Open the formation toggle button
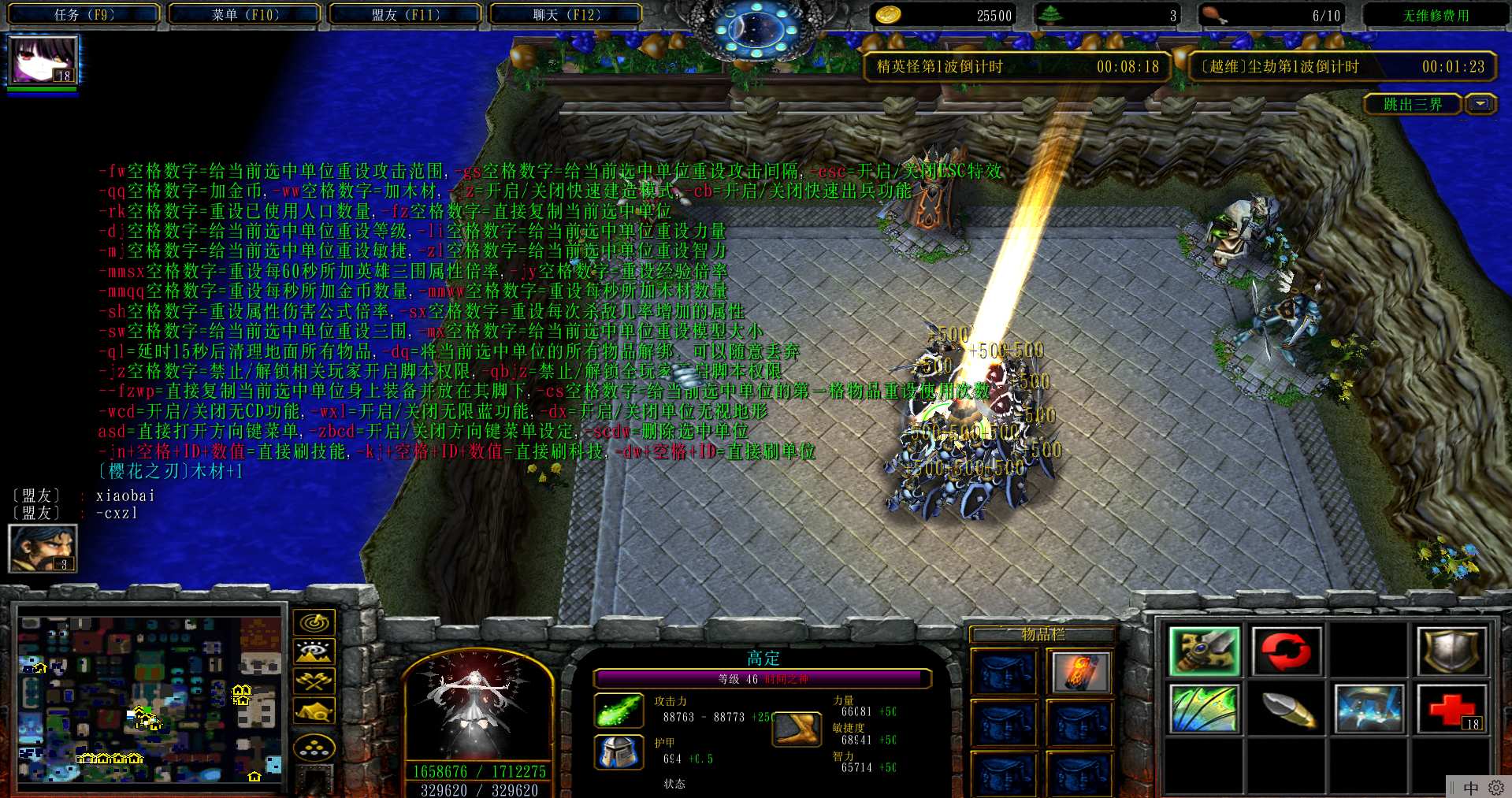The image size is (1512, 798). (314, 748)
